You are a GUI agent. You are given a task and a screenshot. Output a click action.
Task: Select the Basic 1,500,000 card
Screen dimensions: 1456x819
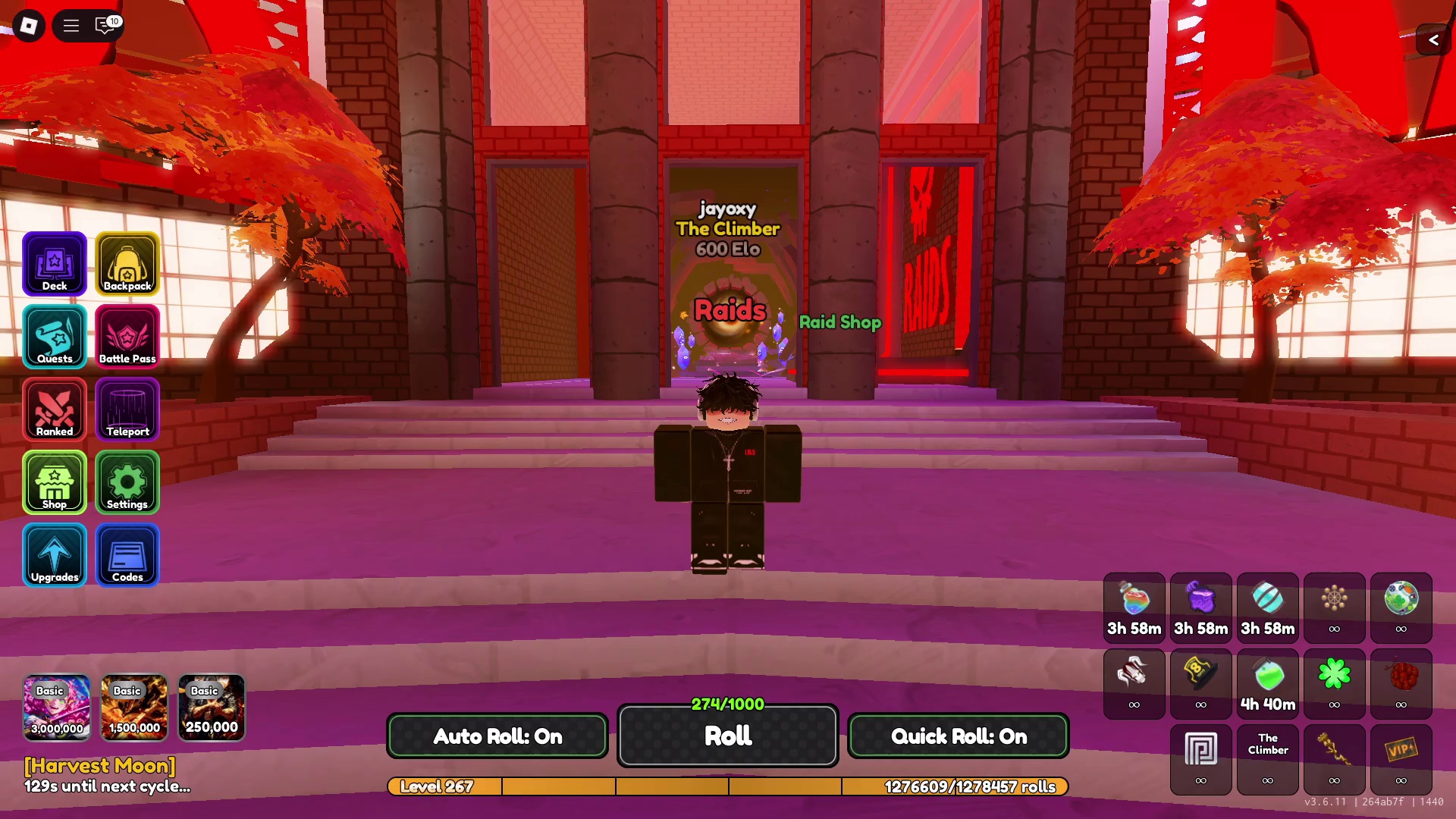coord(134,708)
